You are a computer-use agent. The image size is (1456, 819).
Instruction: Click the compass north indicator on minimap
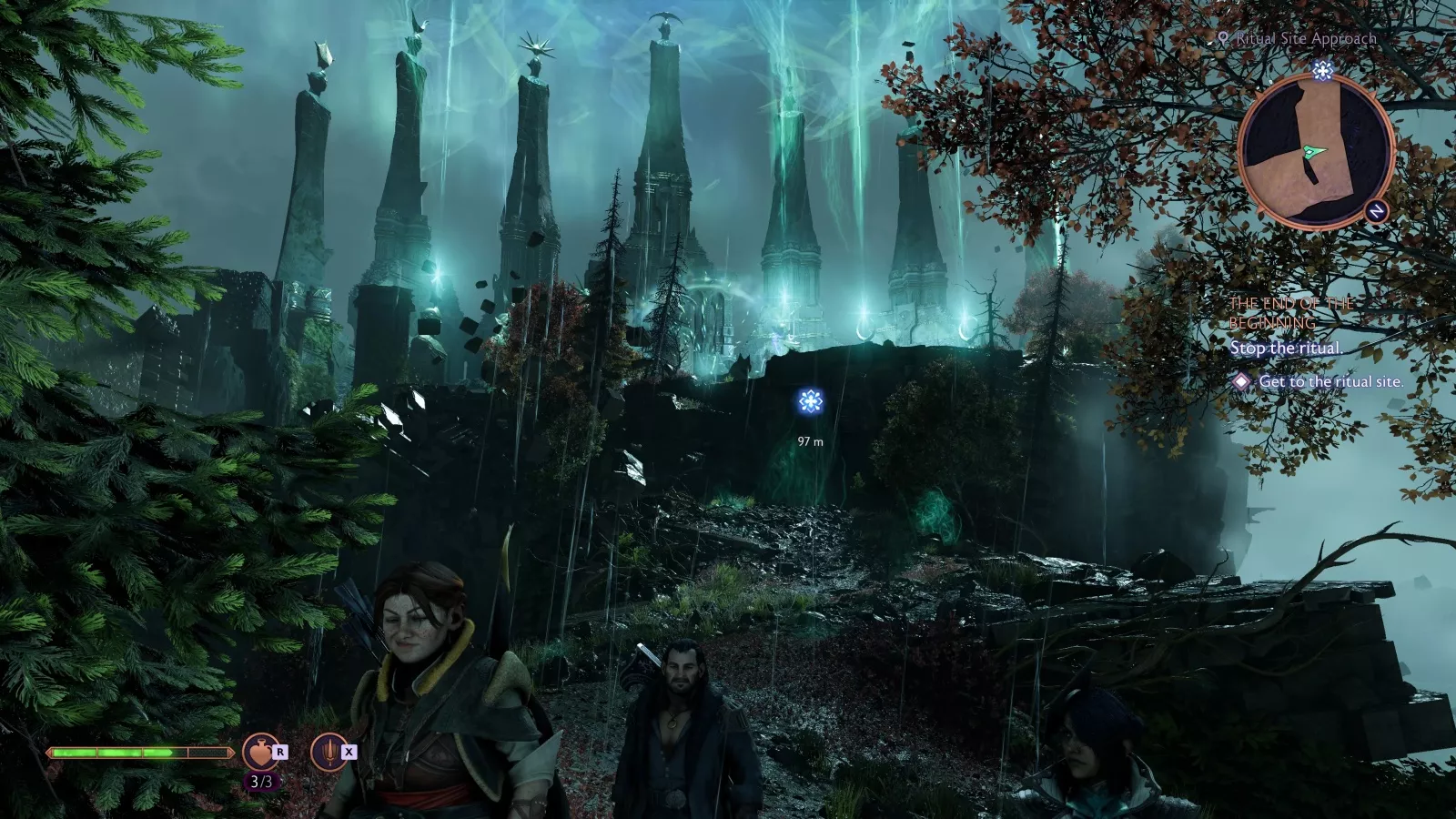point(1376,211)
